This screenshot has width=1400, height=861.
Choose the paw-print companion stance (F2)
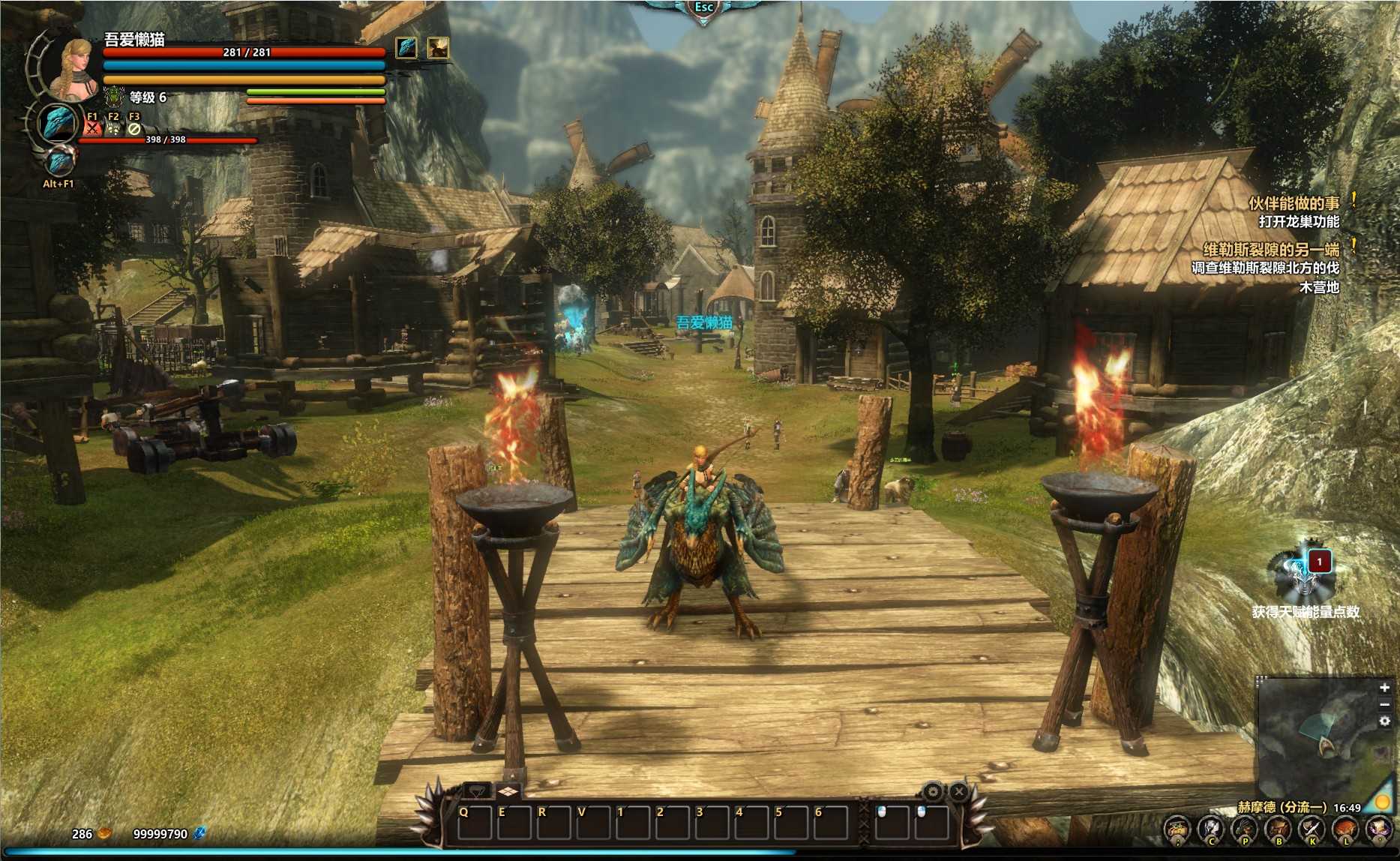113,127
